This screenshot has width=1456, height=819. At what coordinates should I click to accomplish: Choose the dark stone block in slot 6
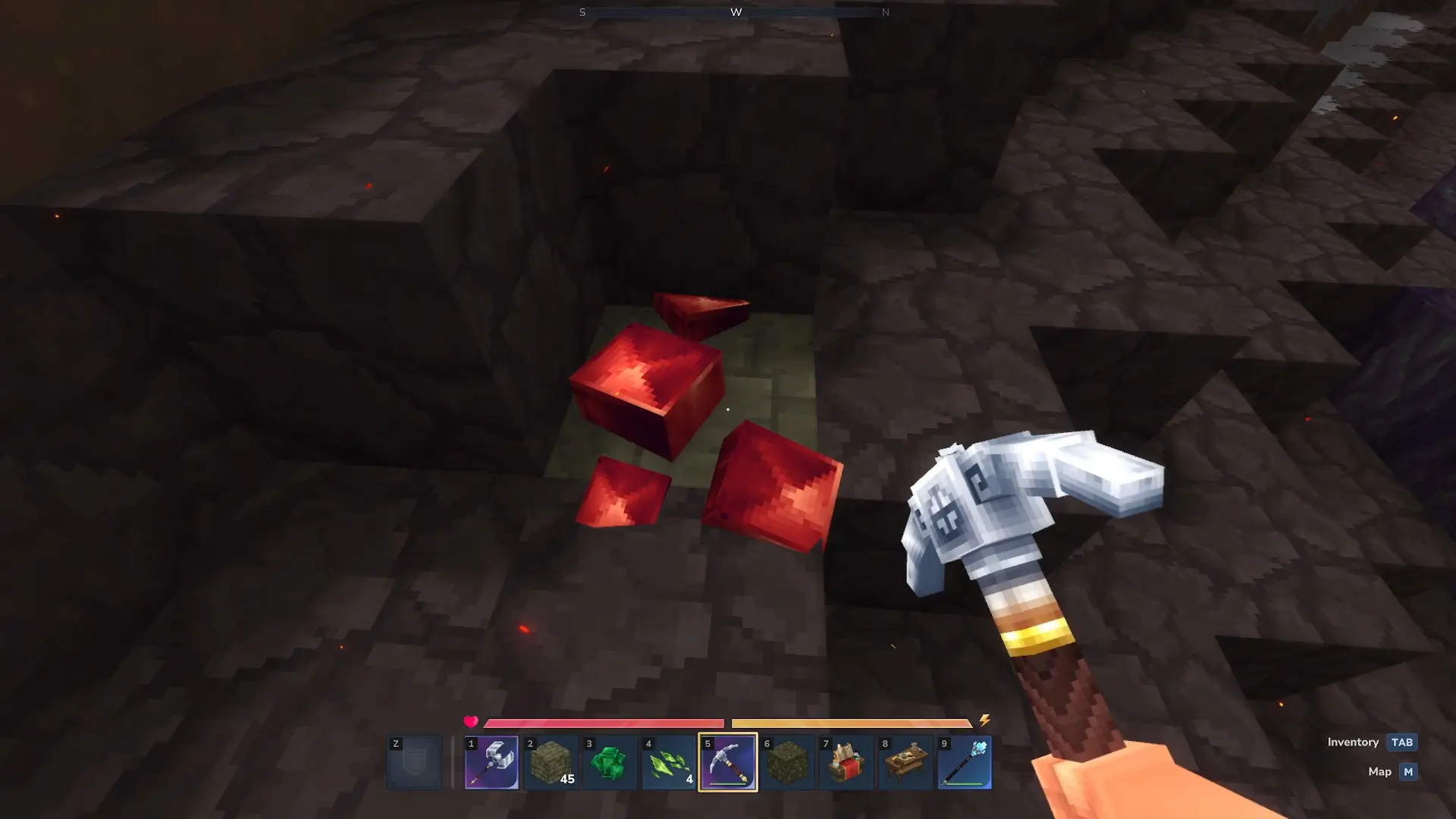click(787, 763)
